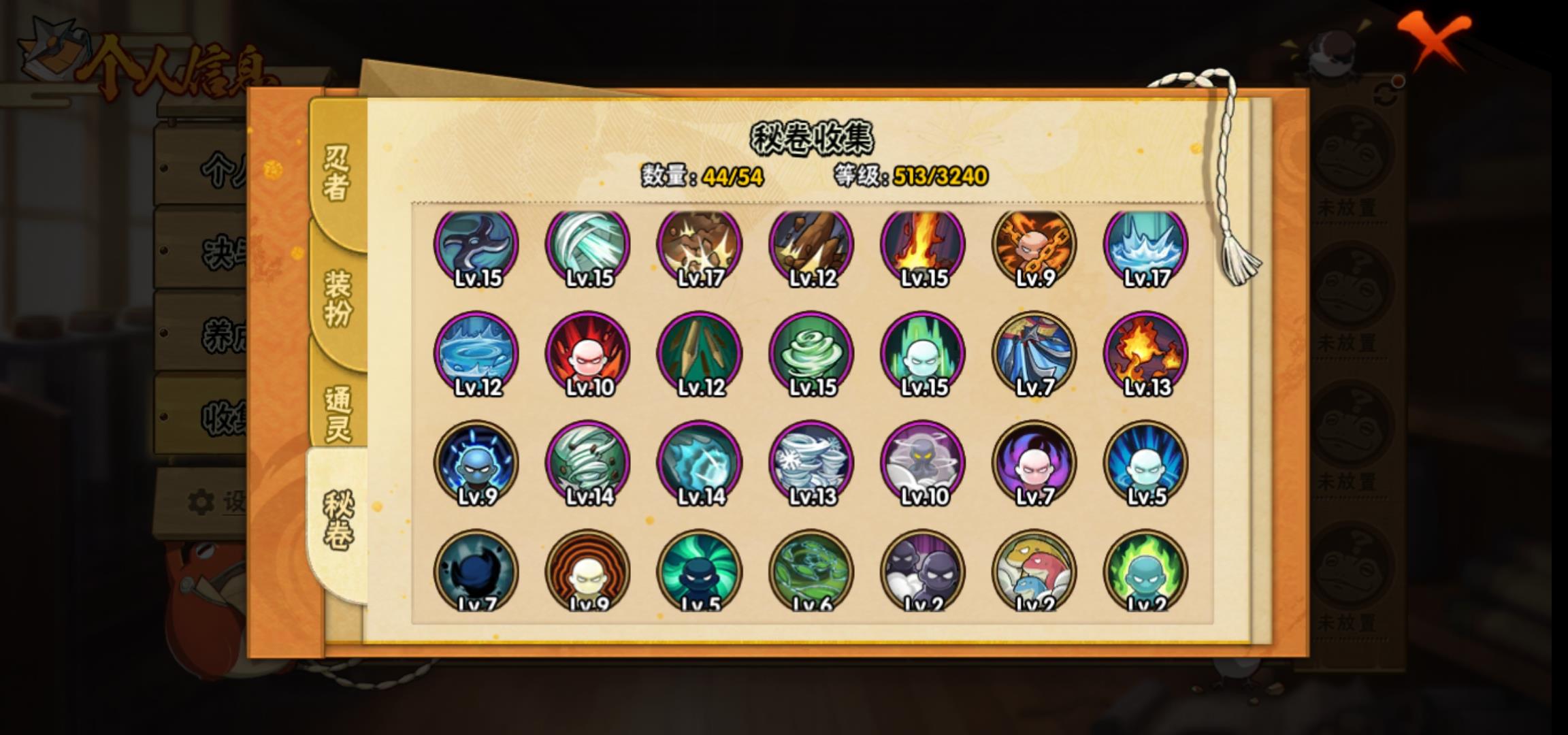Switch to the 忍者 tab

click(337, 174)
